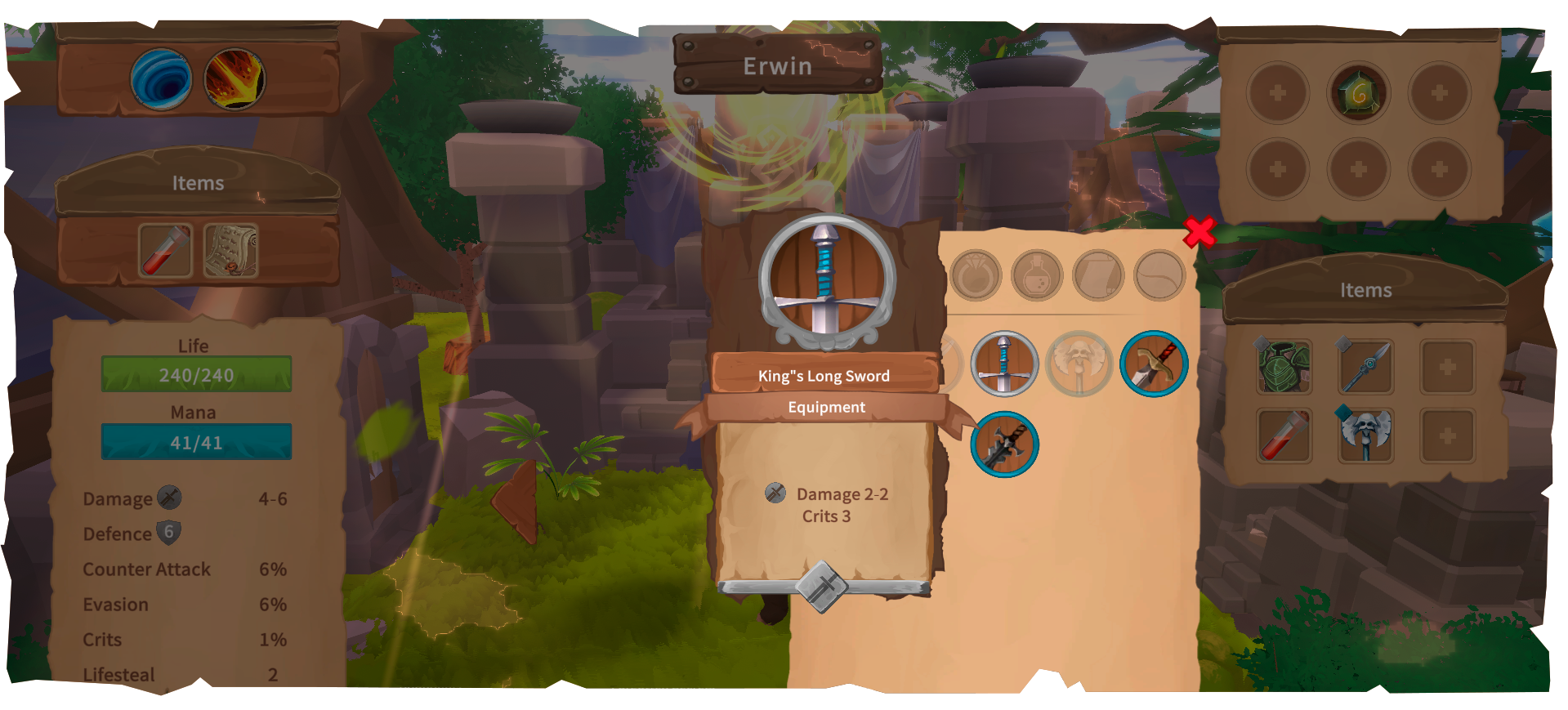The height and width of the screenshot is (710, 1568).
Task: Select the green armor in the right Items panel
Action: point(1284,367)
